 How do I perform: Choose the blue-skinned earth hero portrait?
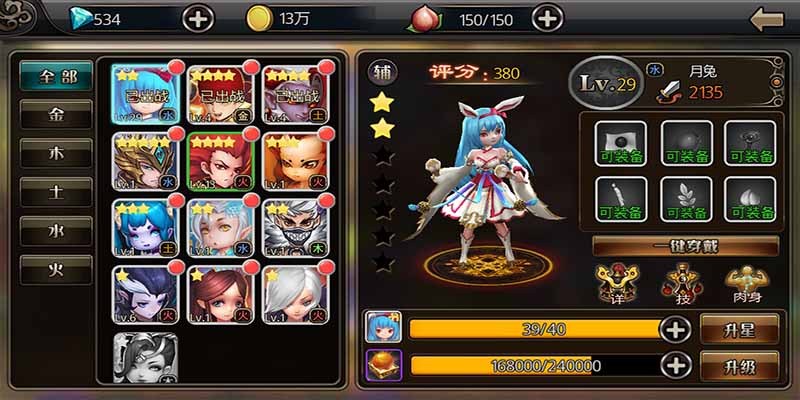coord(145,229)
